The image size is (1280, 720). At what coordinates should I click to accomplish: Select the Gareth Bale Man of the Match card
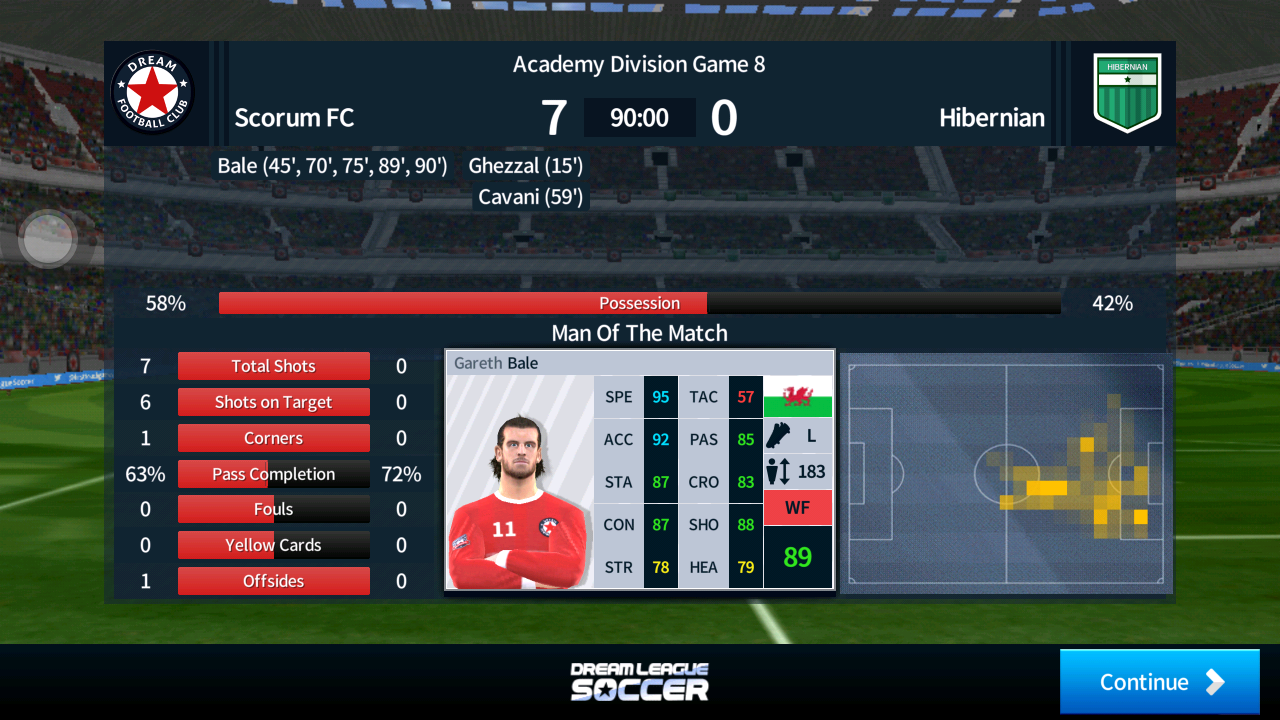[x=639, y=469]
